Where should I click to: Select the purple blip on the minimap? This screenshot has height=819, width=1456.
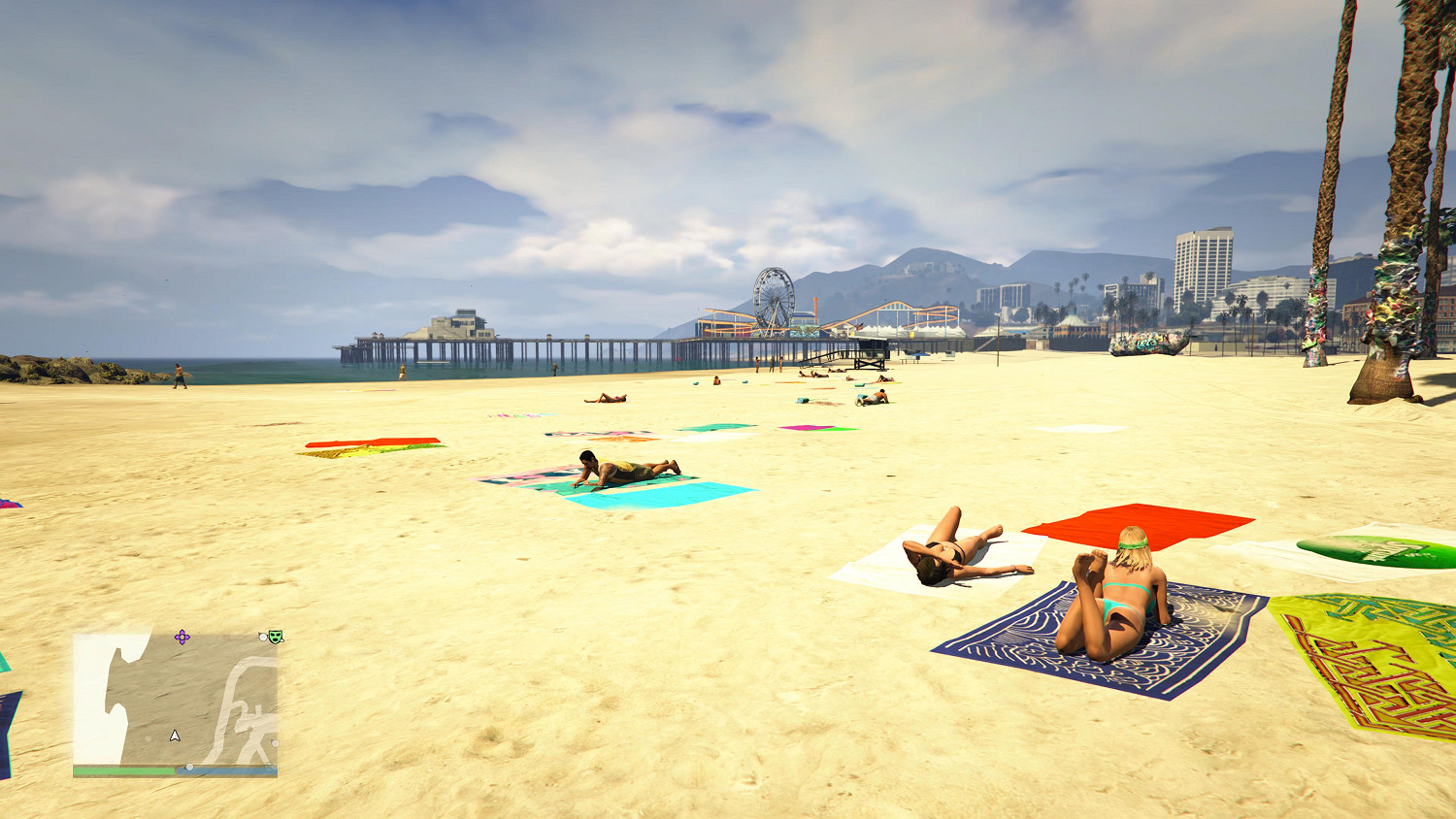[x=182, y=637]
